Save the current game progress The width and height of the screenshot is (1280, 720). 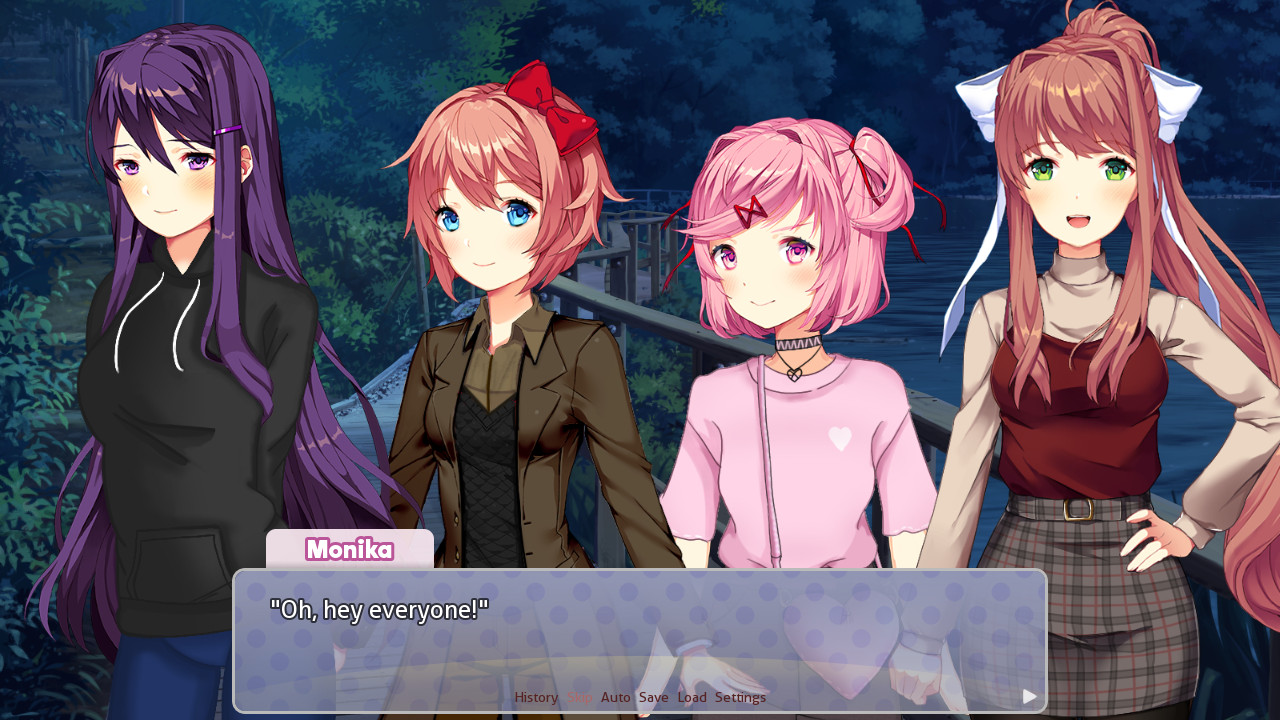click(654, 697)
